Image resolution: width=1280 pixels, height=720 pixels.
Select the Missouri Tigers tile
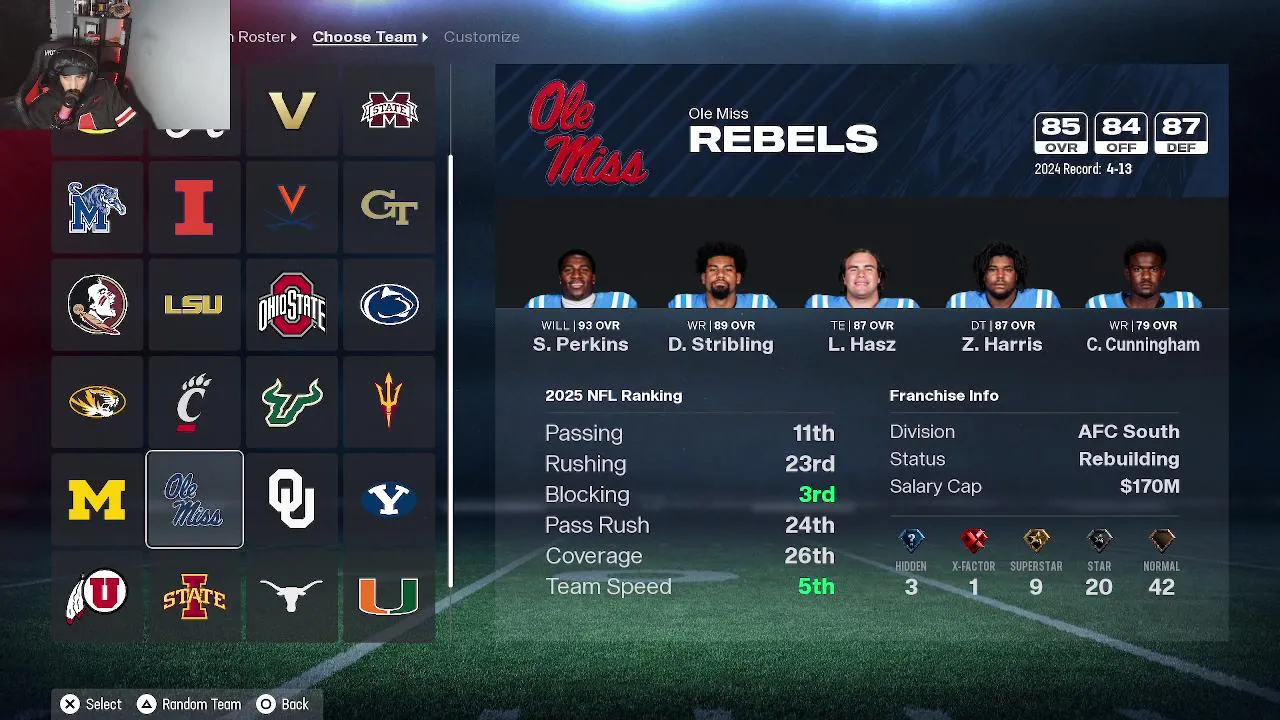tap(97, 402)
